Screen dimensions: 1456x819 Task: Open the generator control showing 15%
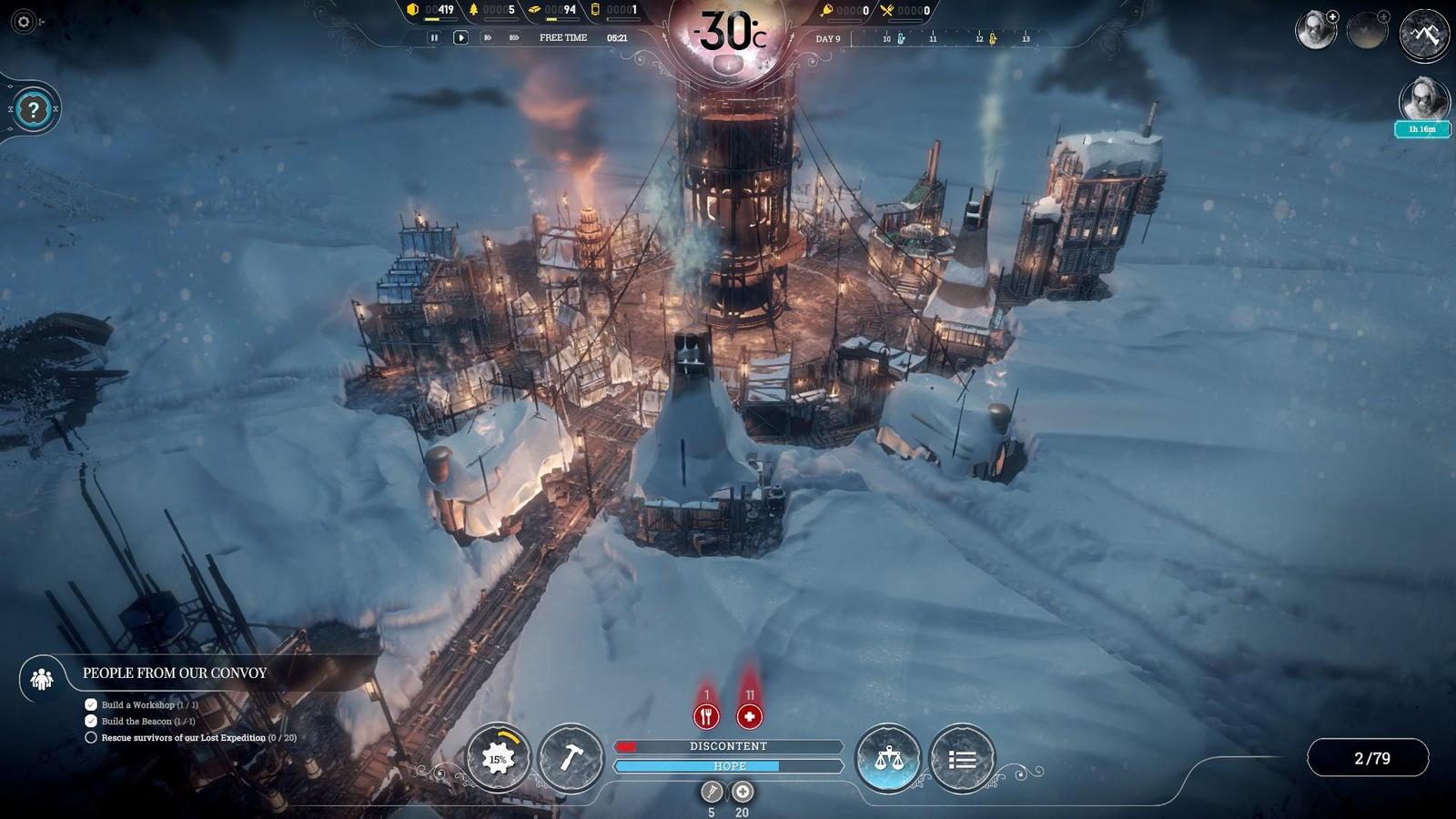498,758
